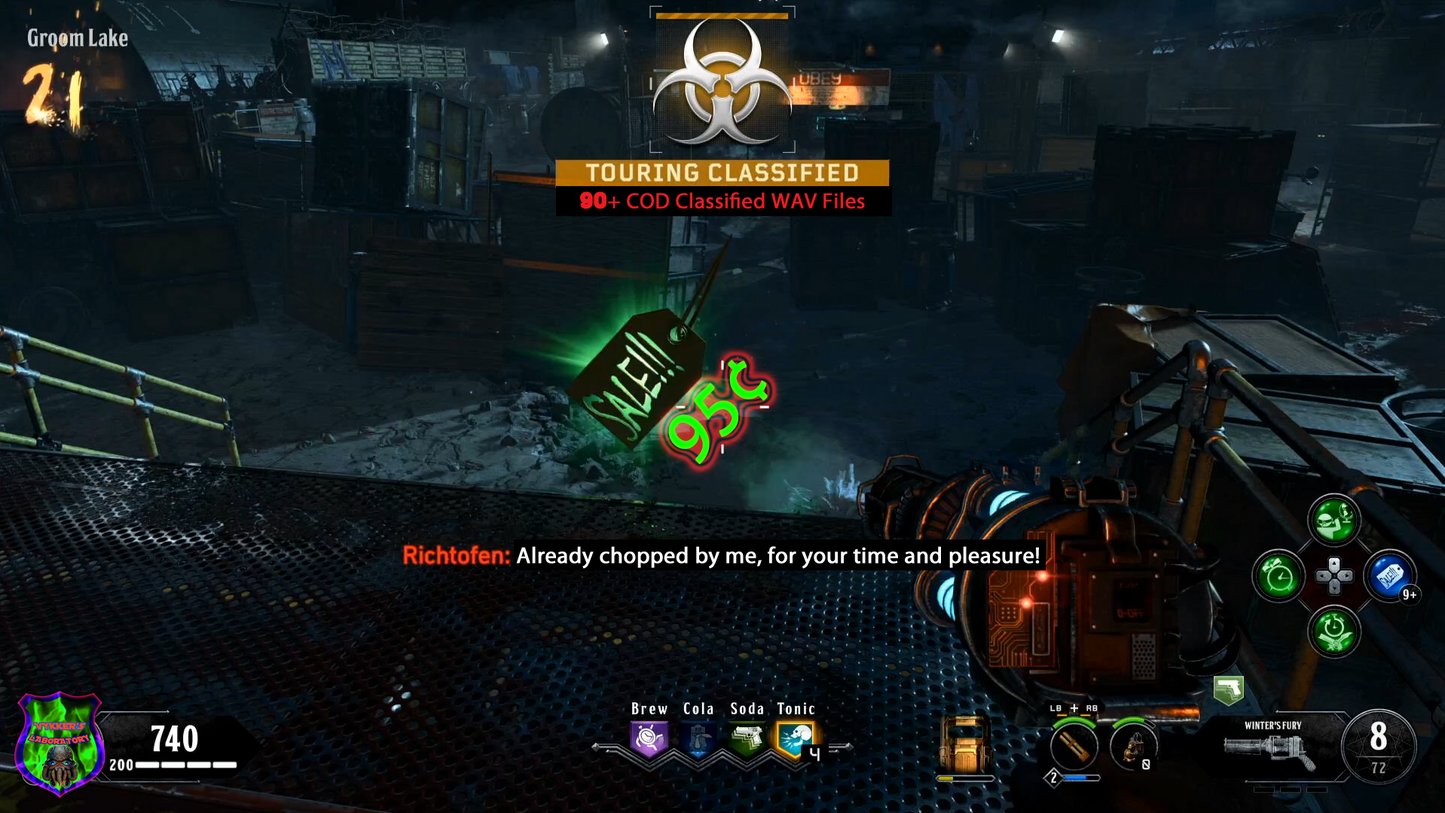
Task: Click the orange shield armor icon
Action: 965,744
